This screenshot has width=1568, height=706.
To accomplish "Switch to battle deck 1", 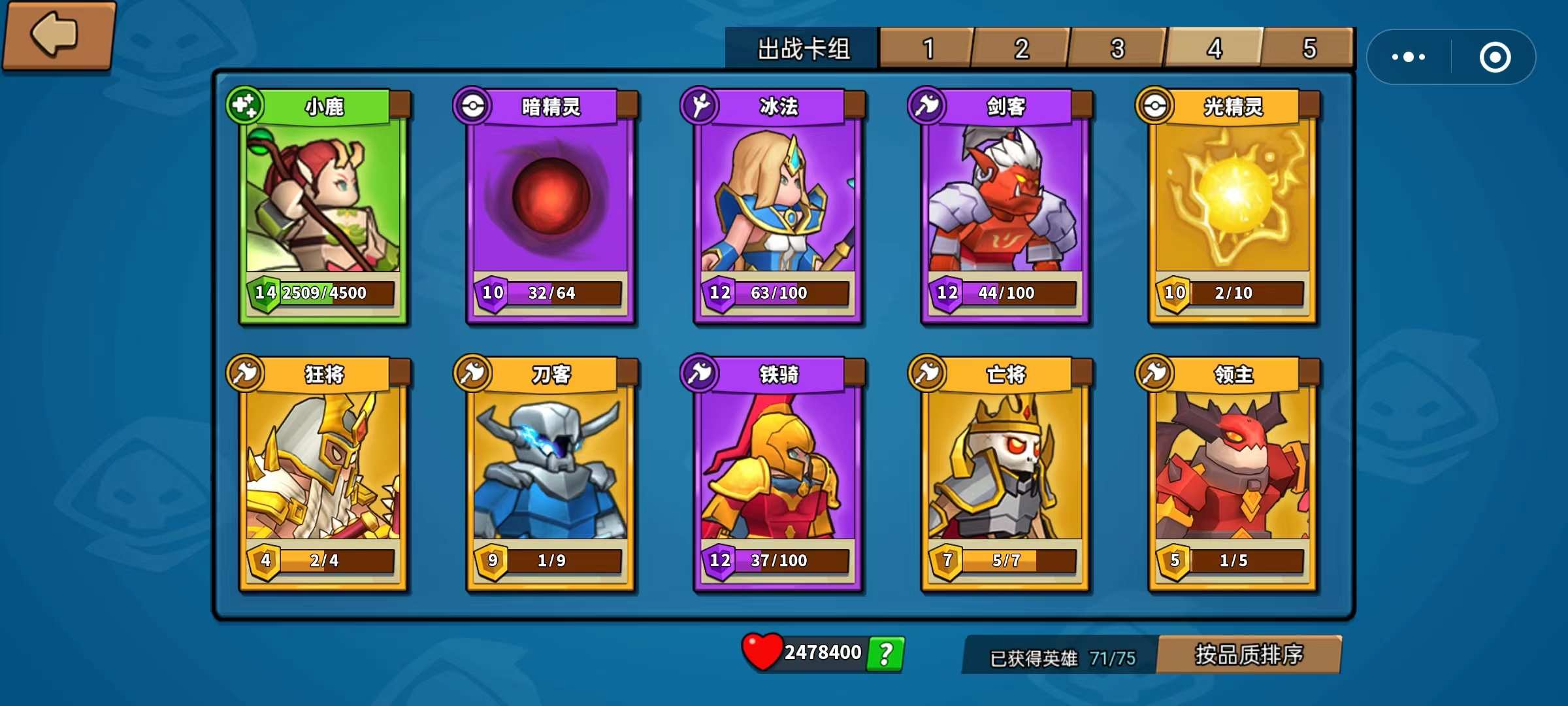I will click(927, 48).
